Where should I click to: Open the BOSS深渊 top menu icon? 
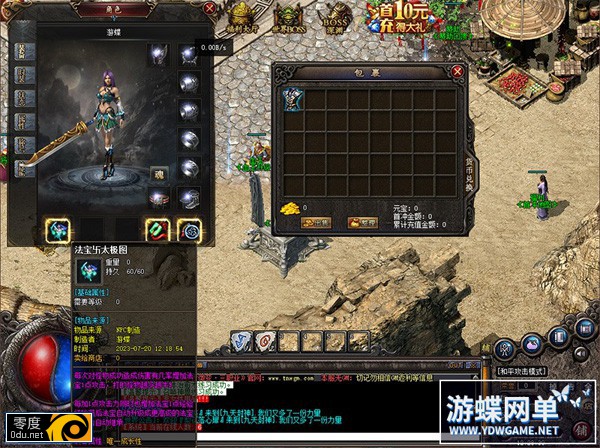336,17
